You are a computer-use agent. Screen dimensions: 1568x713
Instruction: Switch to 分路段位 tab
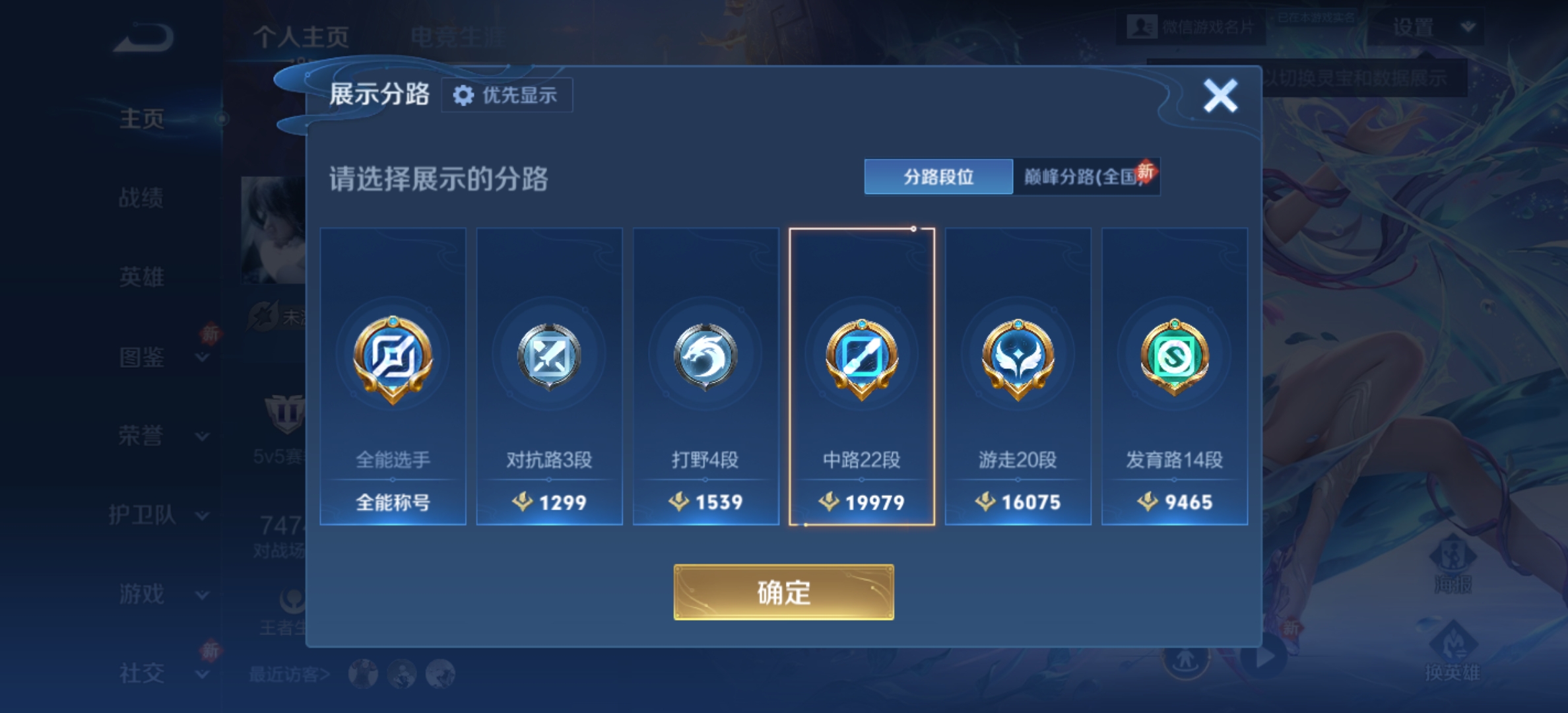[938, 177]
